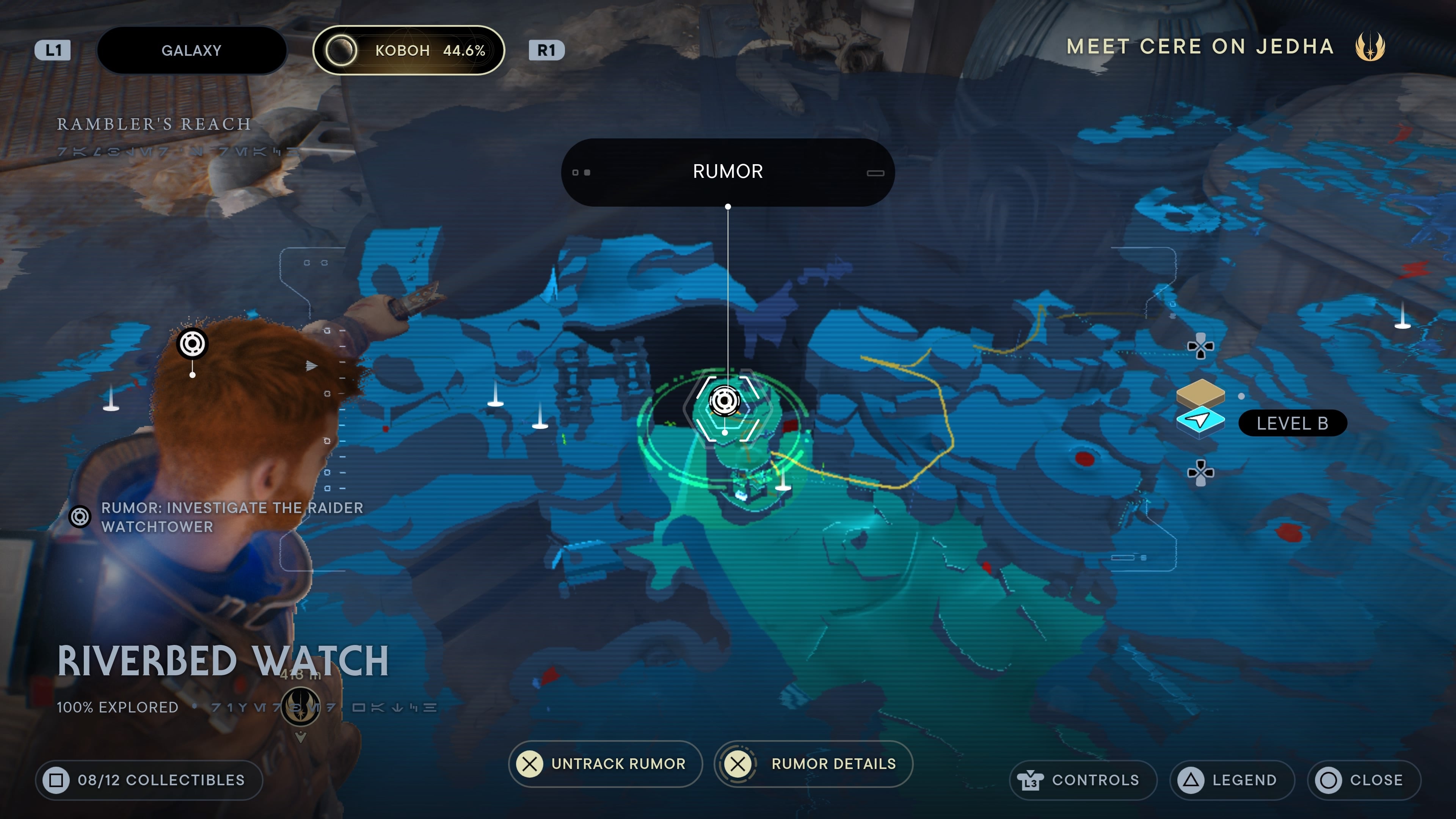Viewport: 1456px width, 819px height.
Task: Open the Controls panel
Action: coord(1083,780)
